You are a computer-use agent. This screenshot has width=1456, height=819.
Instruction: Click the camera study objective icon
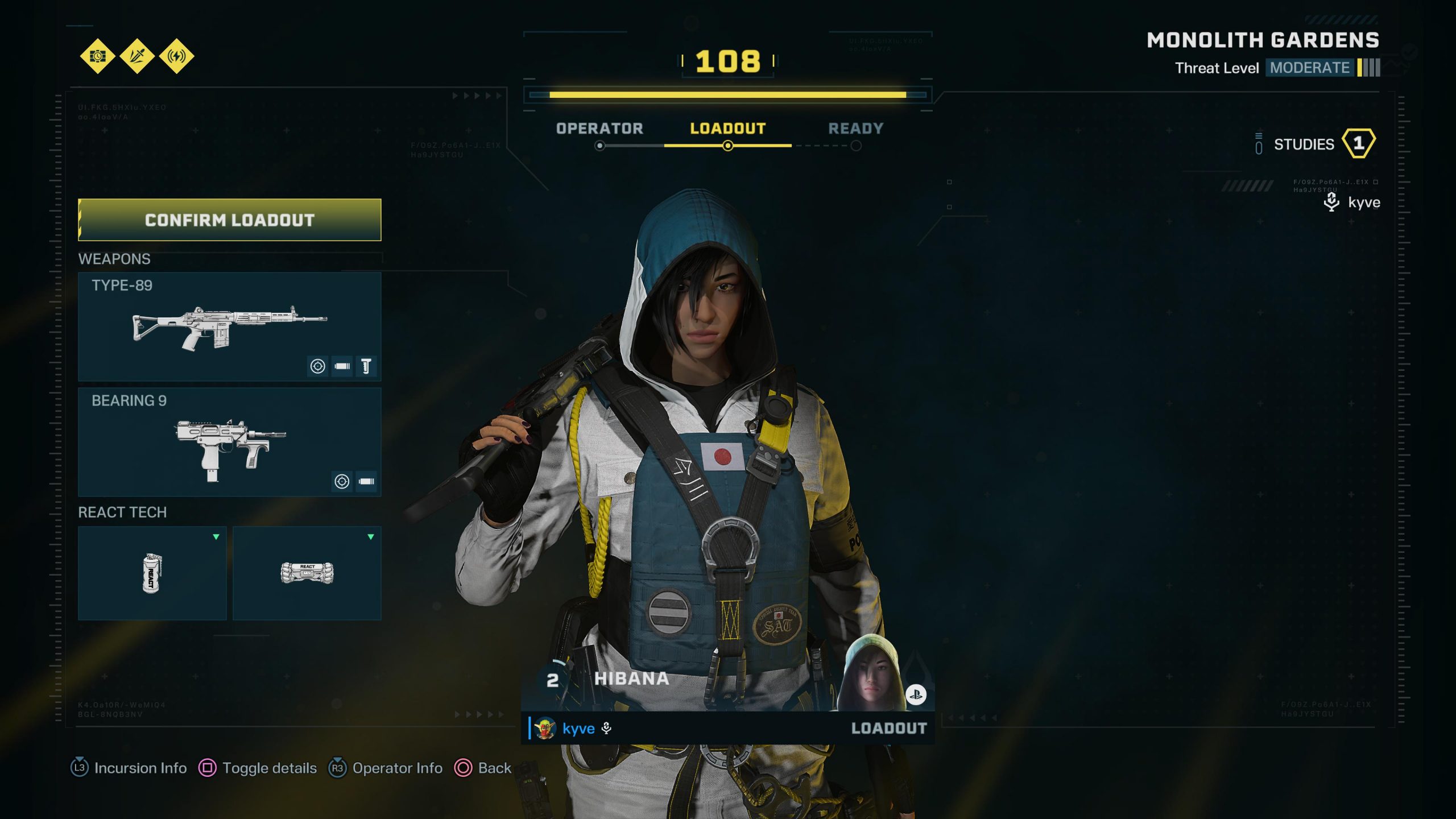click(x=98, y=56)
